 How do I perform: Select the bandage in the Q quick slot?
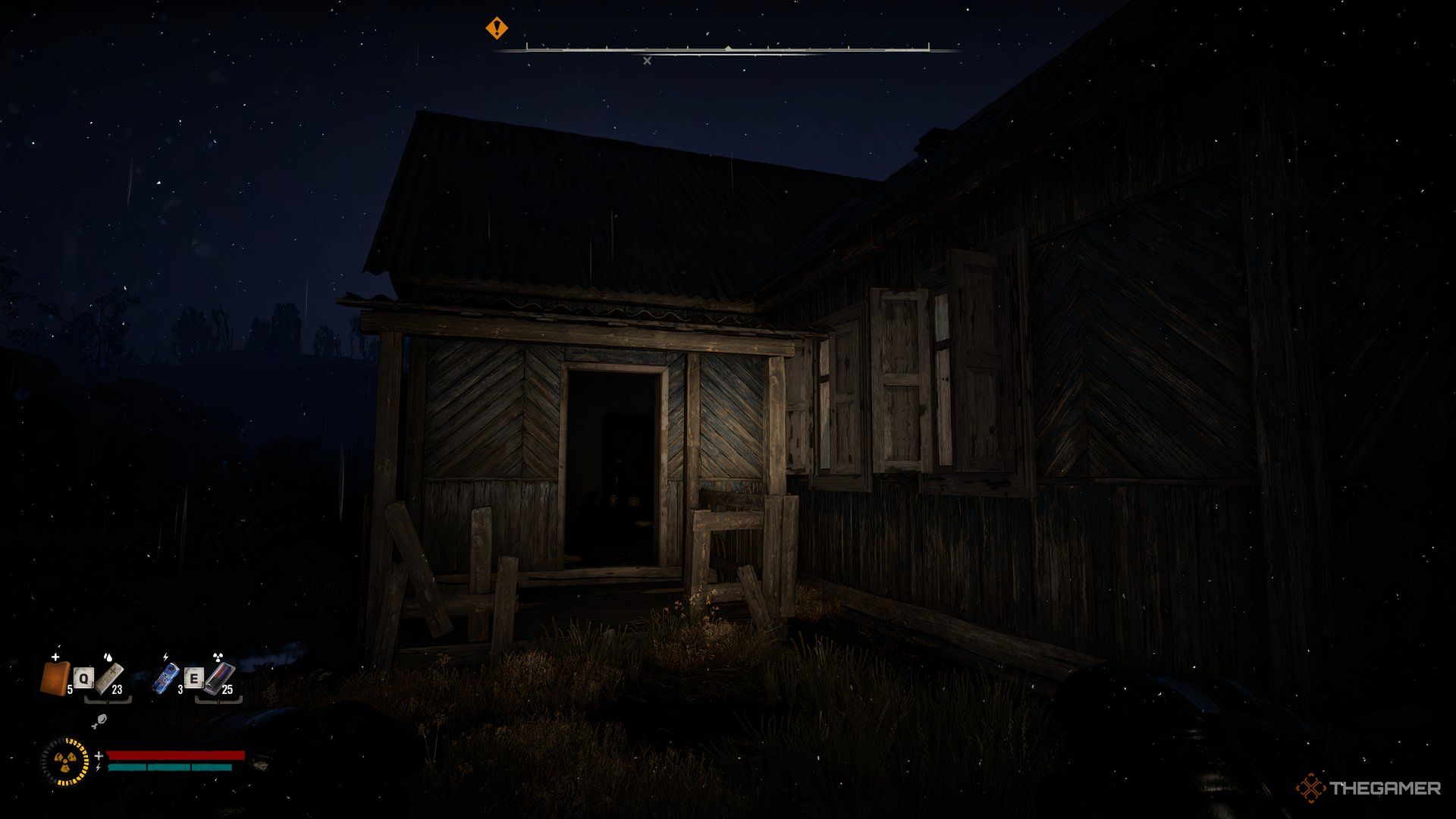(108, 679)
